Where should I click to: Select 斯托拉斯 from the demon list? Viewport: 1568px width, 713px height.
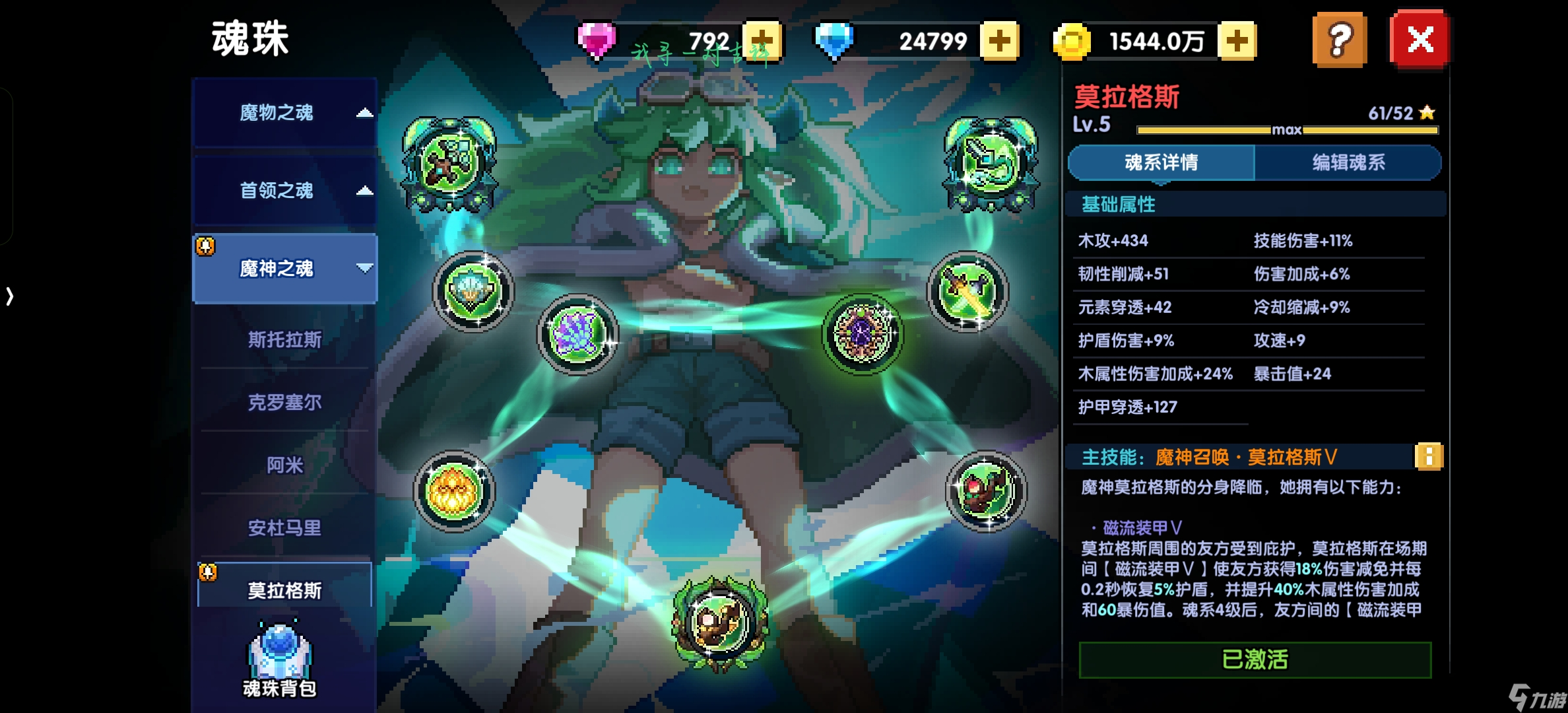click(284, 339)
